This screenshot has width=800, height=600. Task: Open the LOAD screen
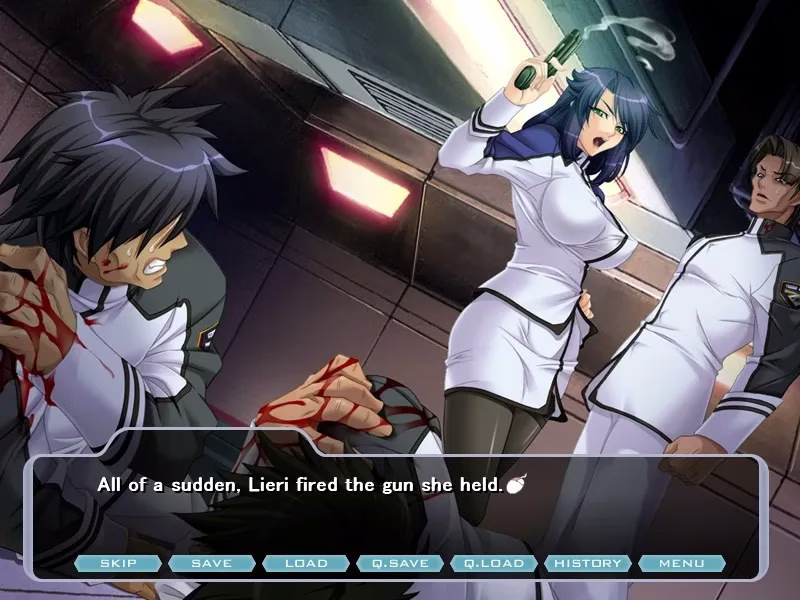(306, 563)
